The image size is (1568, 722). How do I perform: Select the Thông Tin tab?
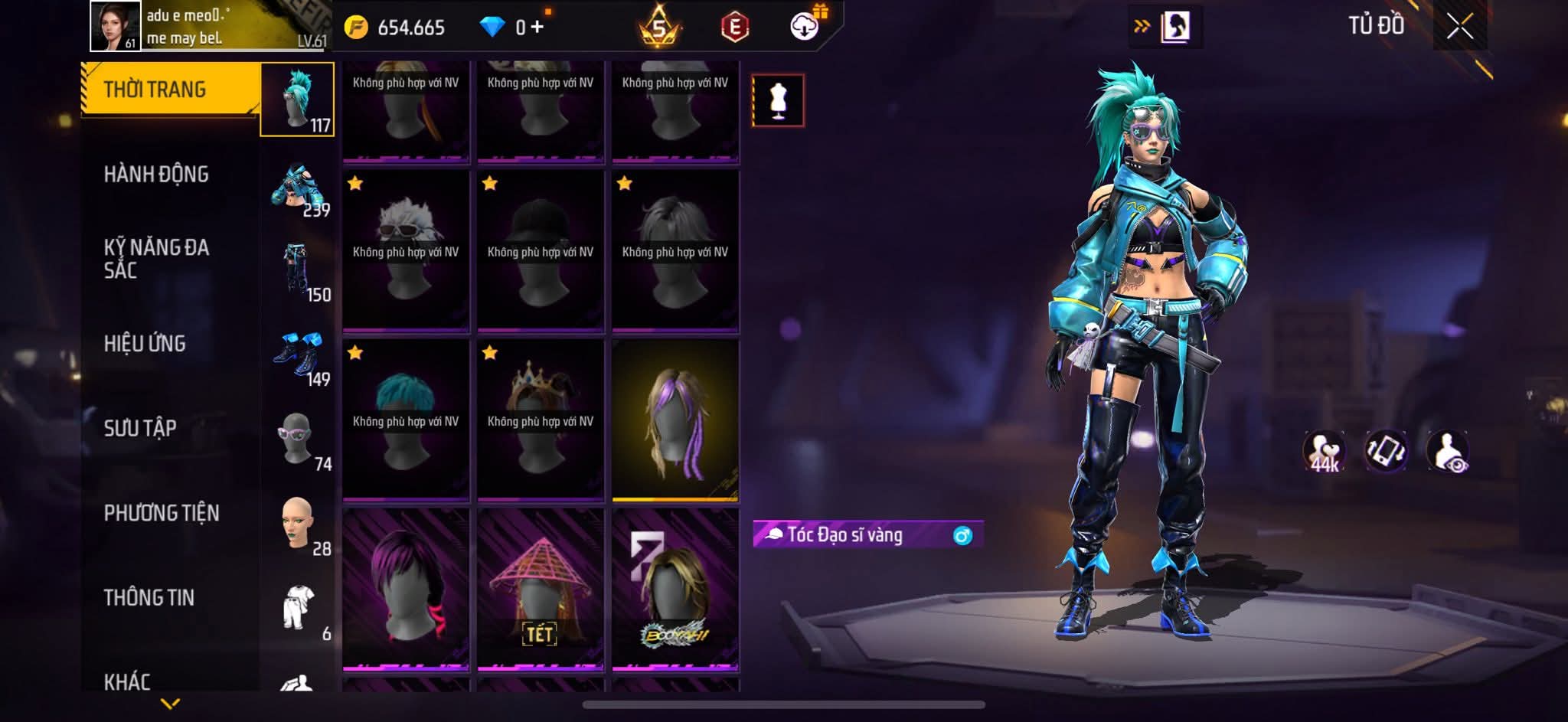(149, 597)
